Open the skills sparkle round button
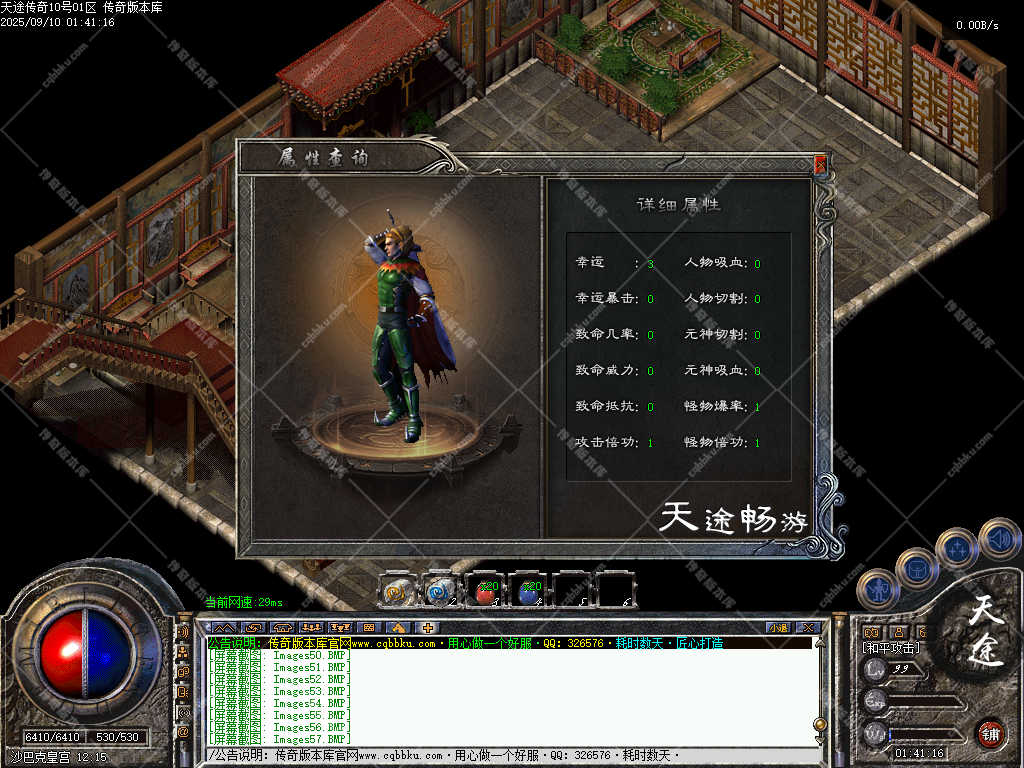The width and height of the screenshot is (1024, 768). [x=957, y=549]
